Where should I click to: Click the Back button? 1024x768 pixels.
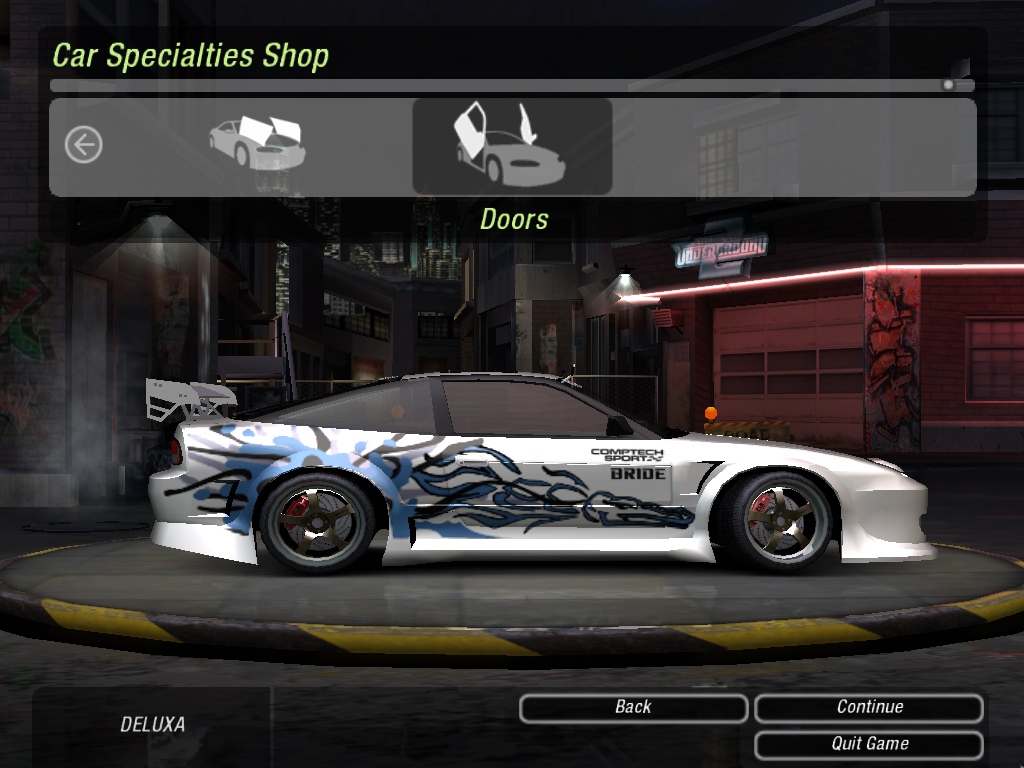click(633, 708)
